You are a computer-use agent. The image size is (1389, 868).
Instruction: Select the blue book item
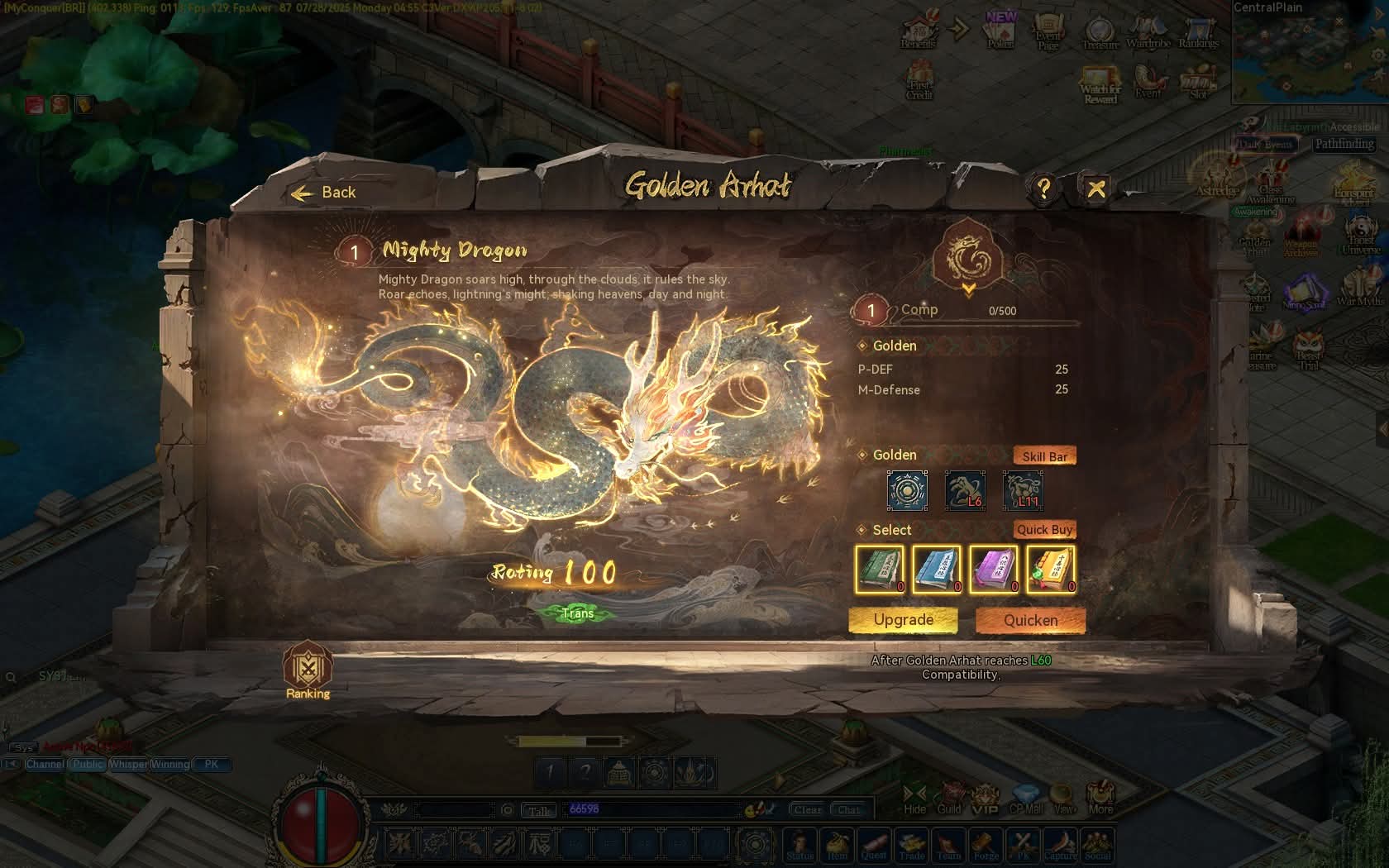tap(937, 569)
